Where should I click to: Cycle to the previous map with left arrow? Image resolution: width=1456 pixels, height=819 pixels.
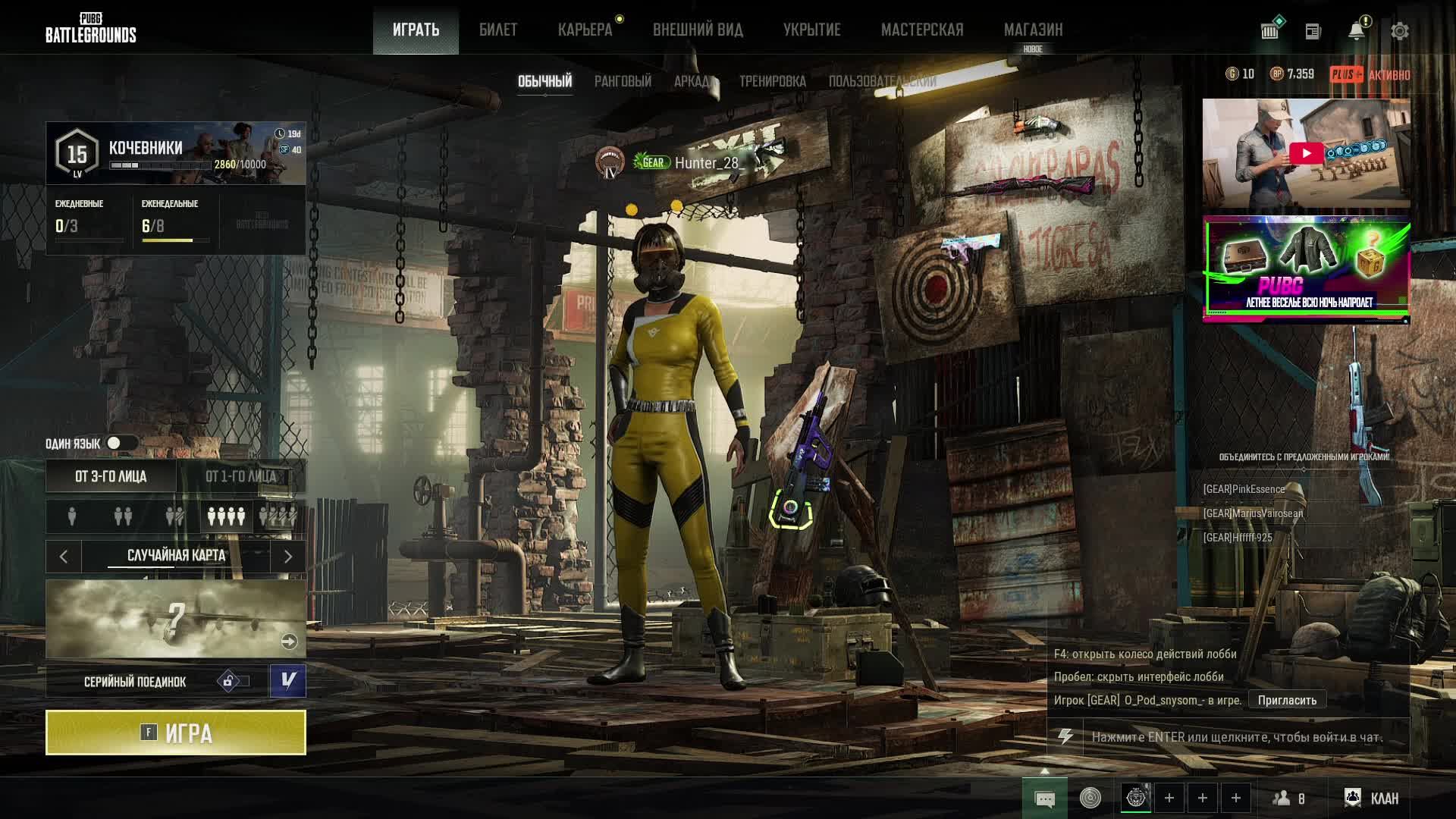[64, 557]
